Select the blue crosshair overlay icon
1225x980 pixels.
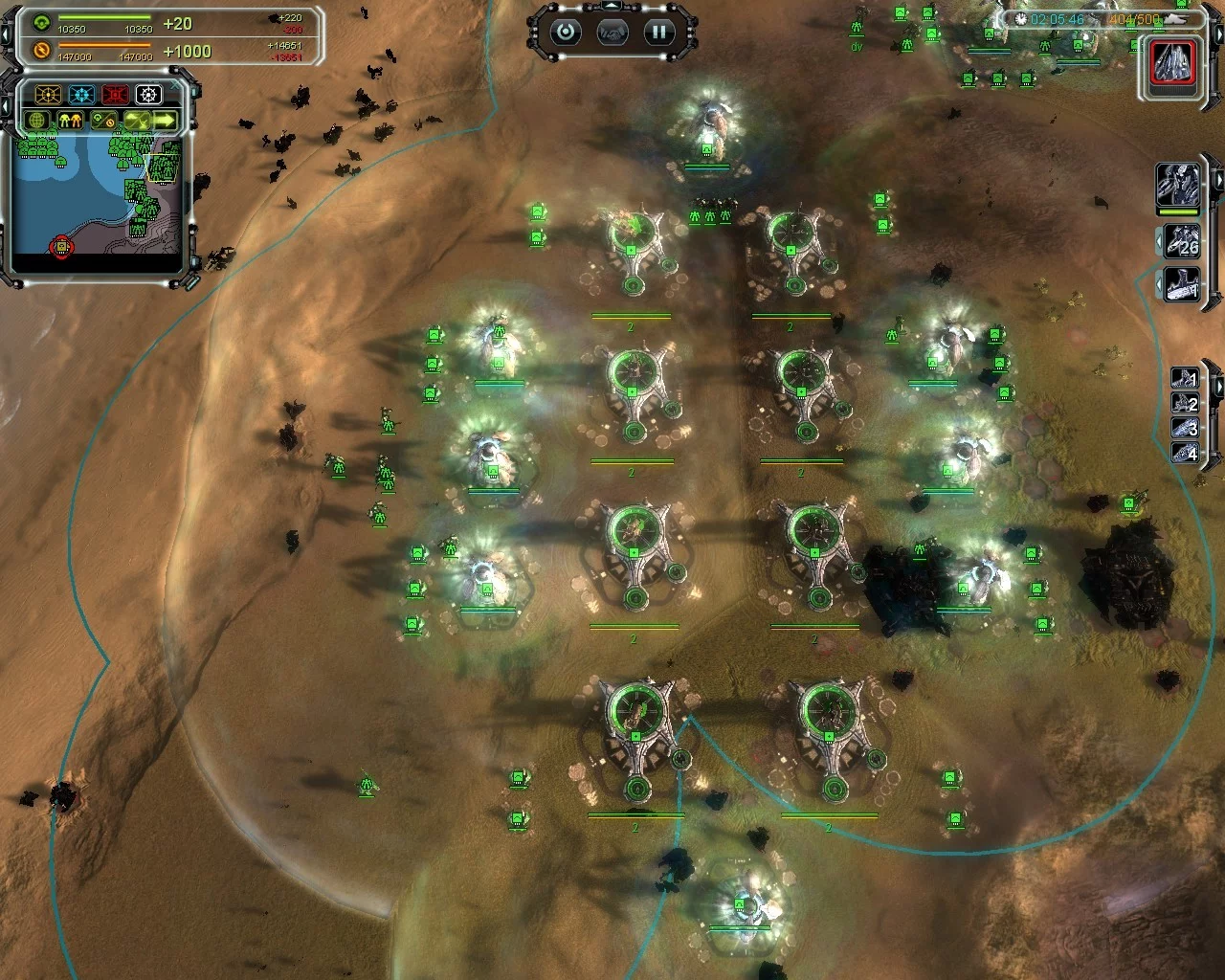coord(81,95)
